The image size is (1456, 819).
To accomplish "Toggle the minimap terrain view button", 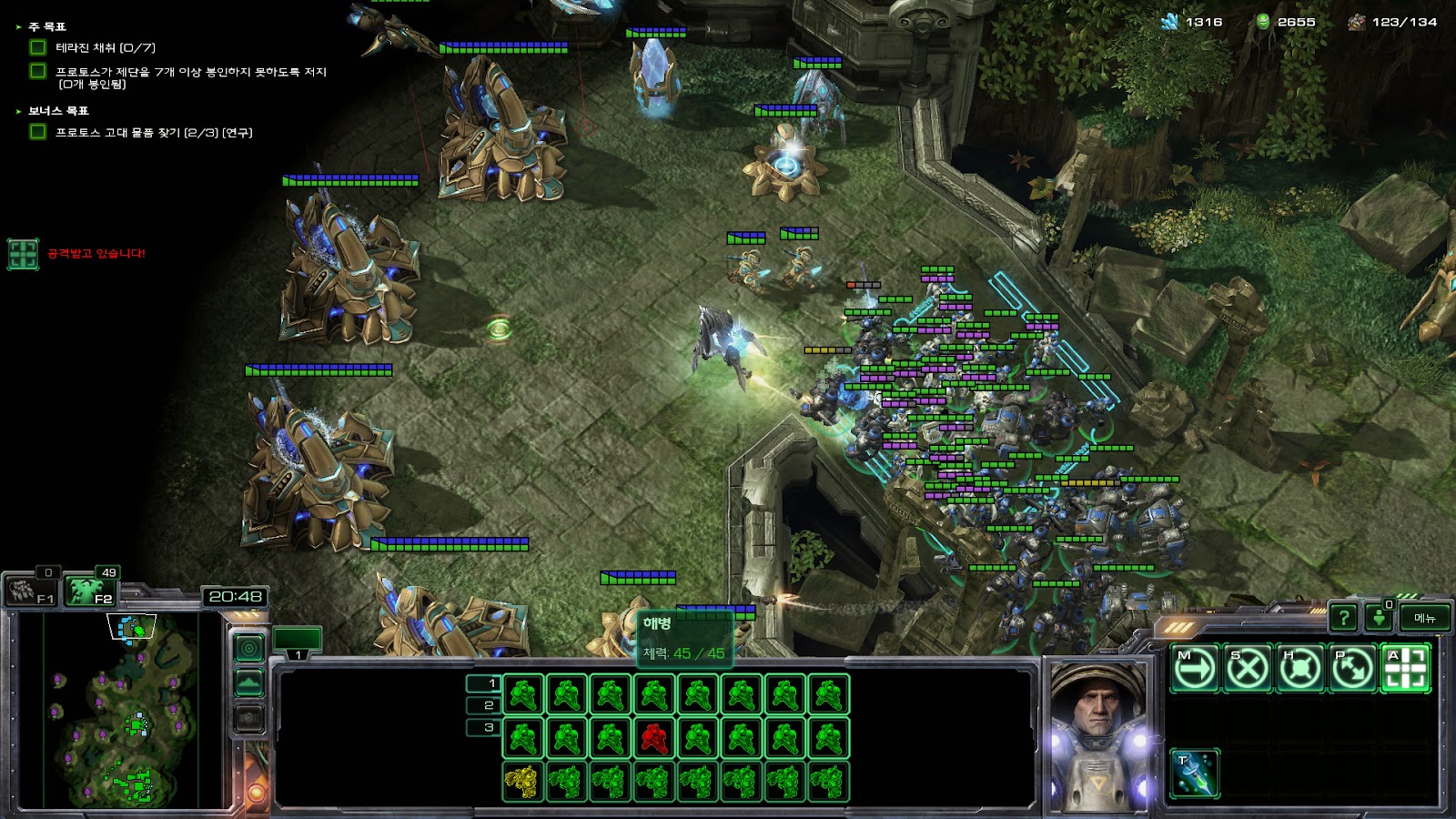I will tap(248, 682).
